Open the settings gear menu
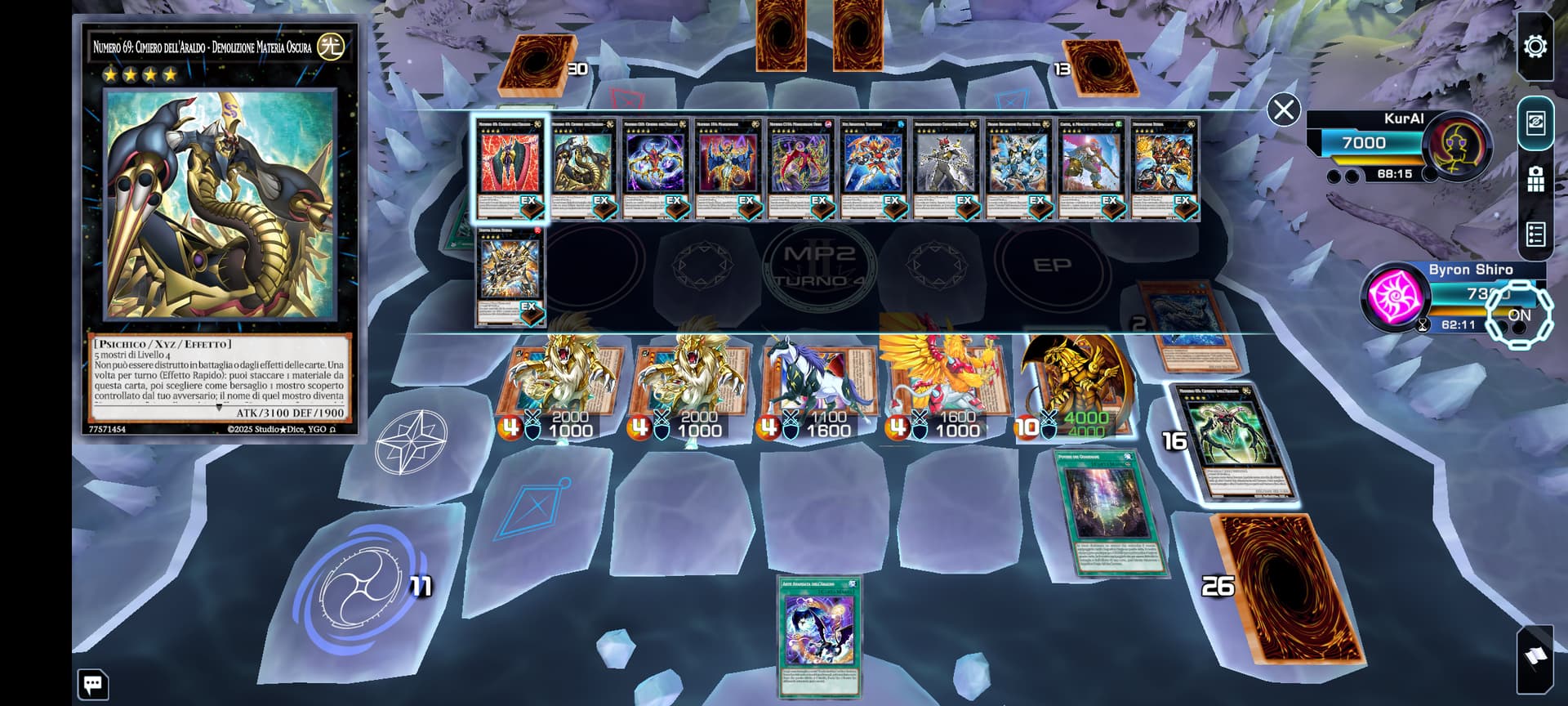 1535,47
